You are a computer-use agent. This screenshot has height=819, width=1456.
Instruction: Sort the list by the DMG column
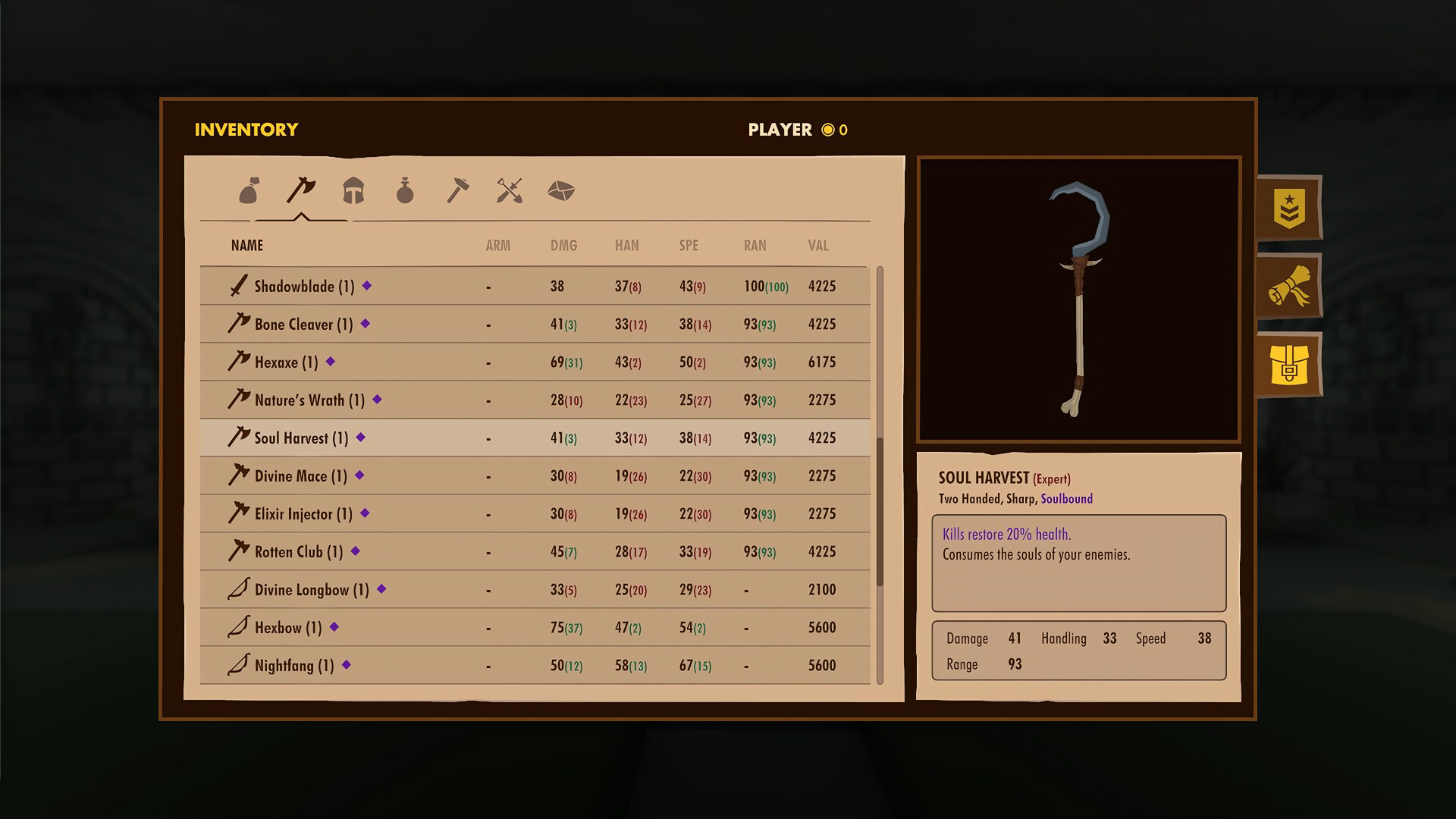563,245
